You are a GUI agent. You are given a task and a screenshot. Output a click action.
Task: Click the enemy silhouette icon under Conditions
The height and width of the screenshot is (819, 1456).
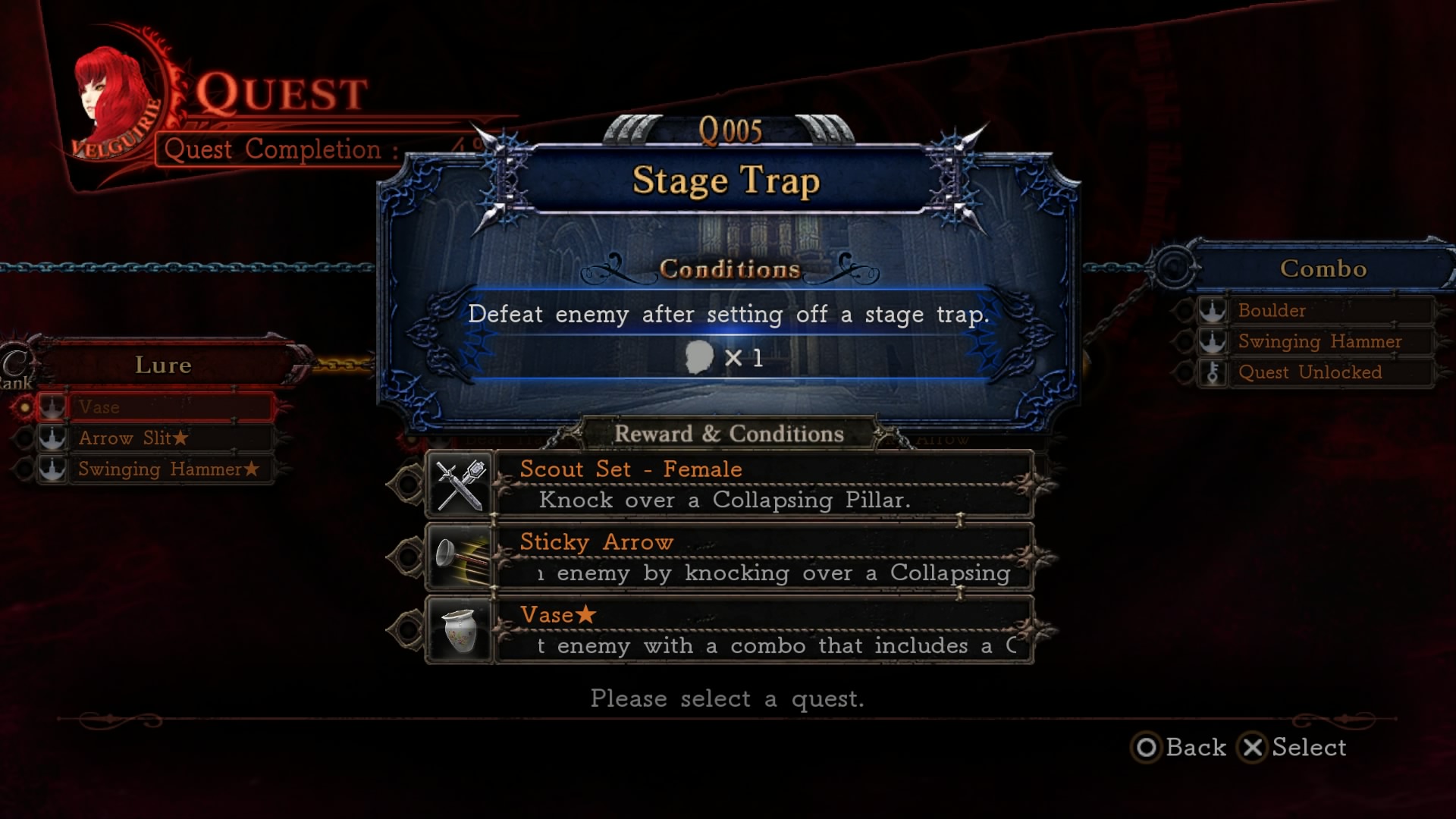700,357
